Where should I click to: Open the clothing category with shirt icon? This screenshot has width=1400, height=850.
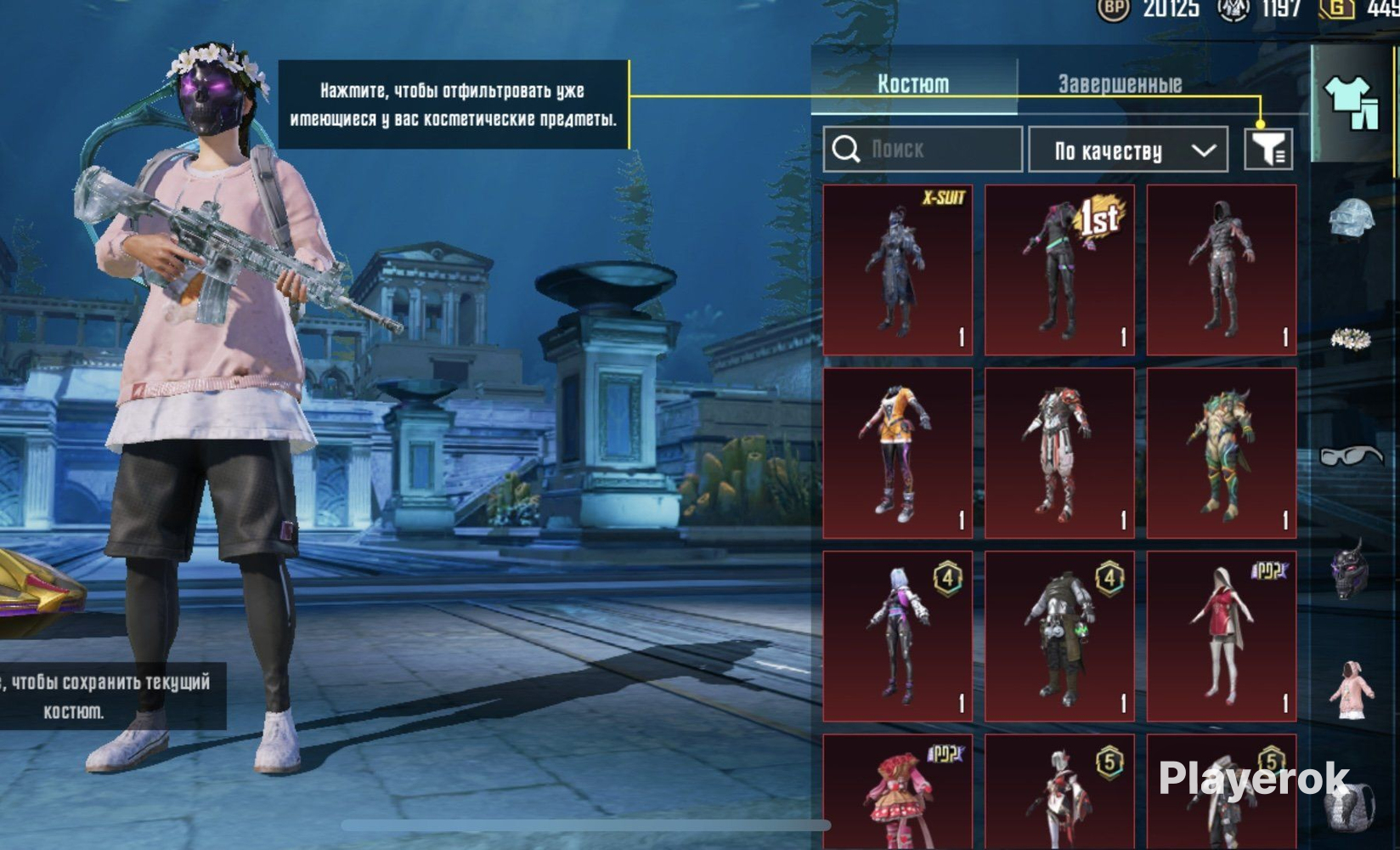(x=1352, y=103)
